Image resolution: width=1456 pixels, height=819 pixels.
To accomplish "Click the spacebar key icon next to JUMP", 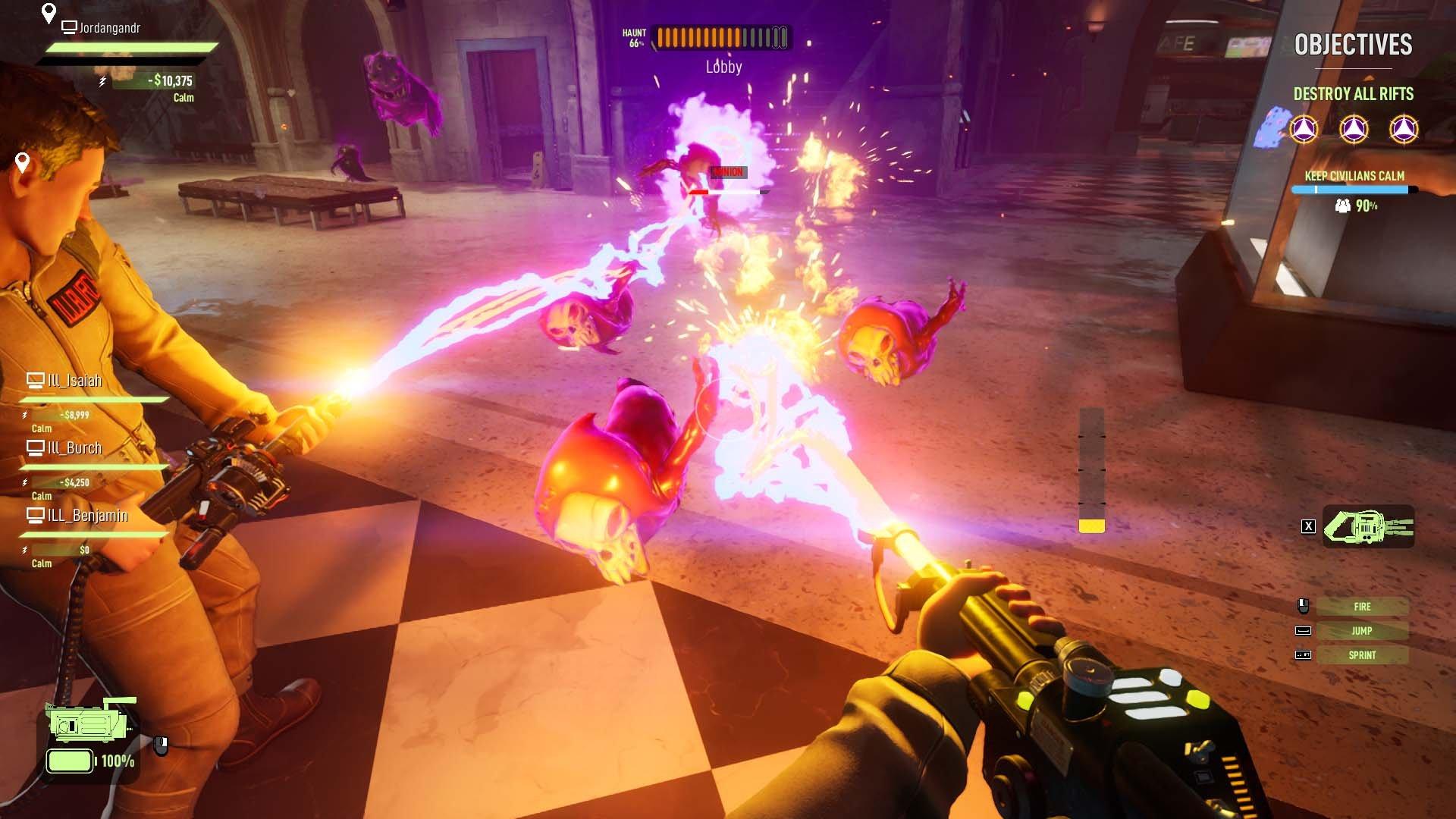I will [x=1303, y=630].
